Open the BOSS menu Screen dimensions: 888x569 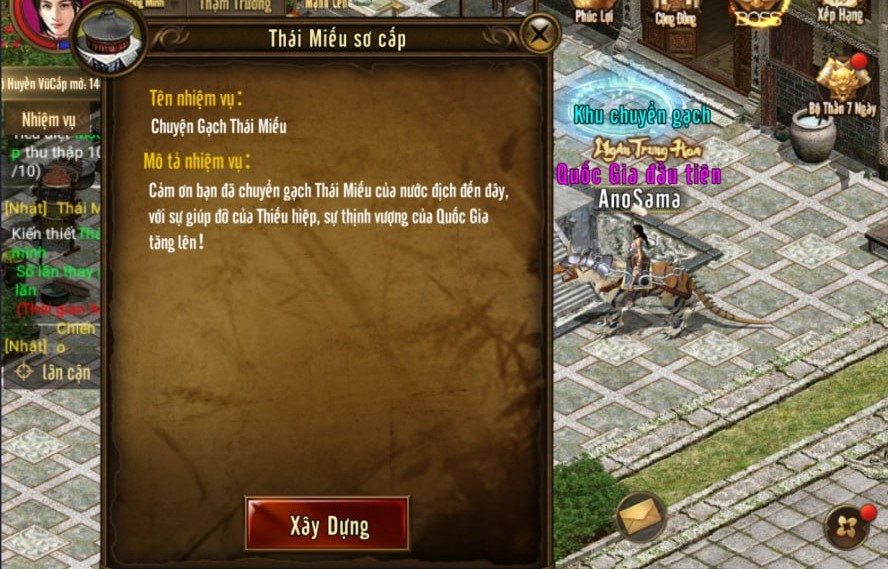tap(759, 11)
